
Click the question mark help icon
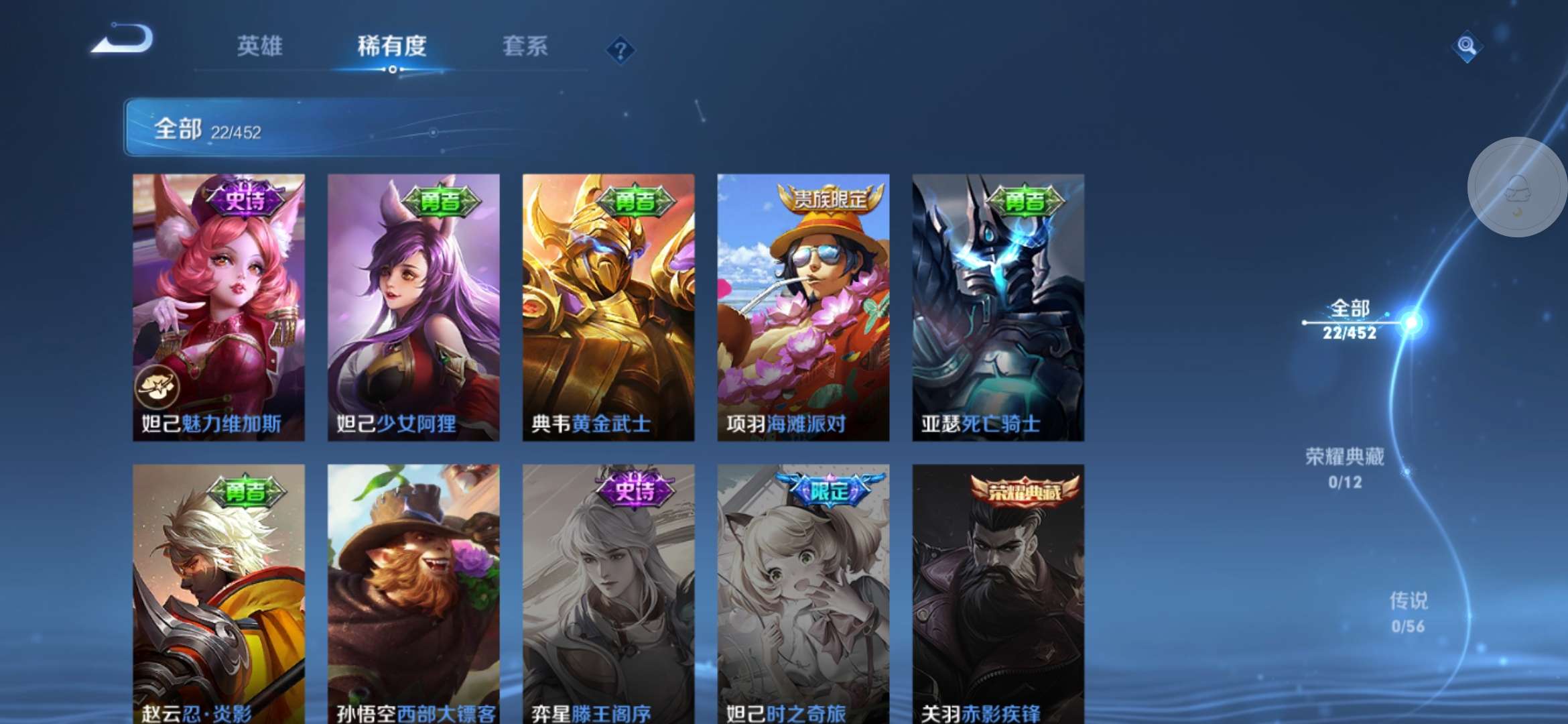click(x=620, y=49)
